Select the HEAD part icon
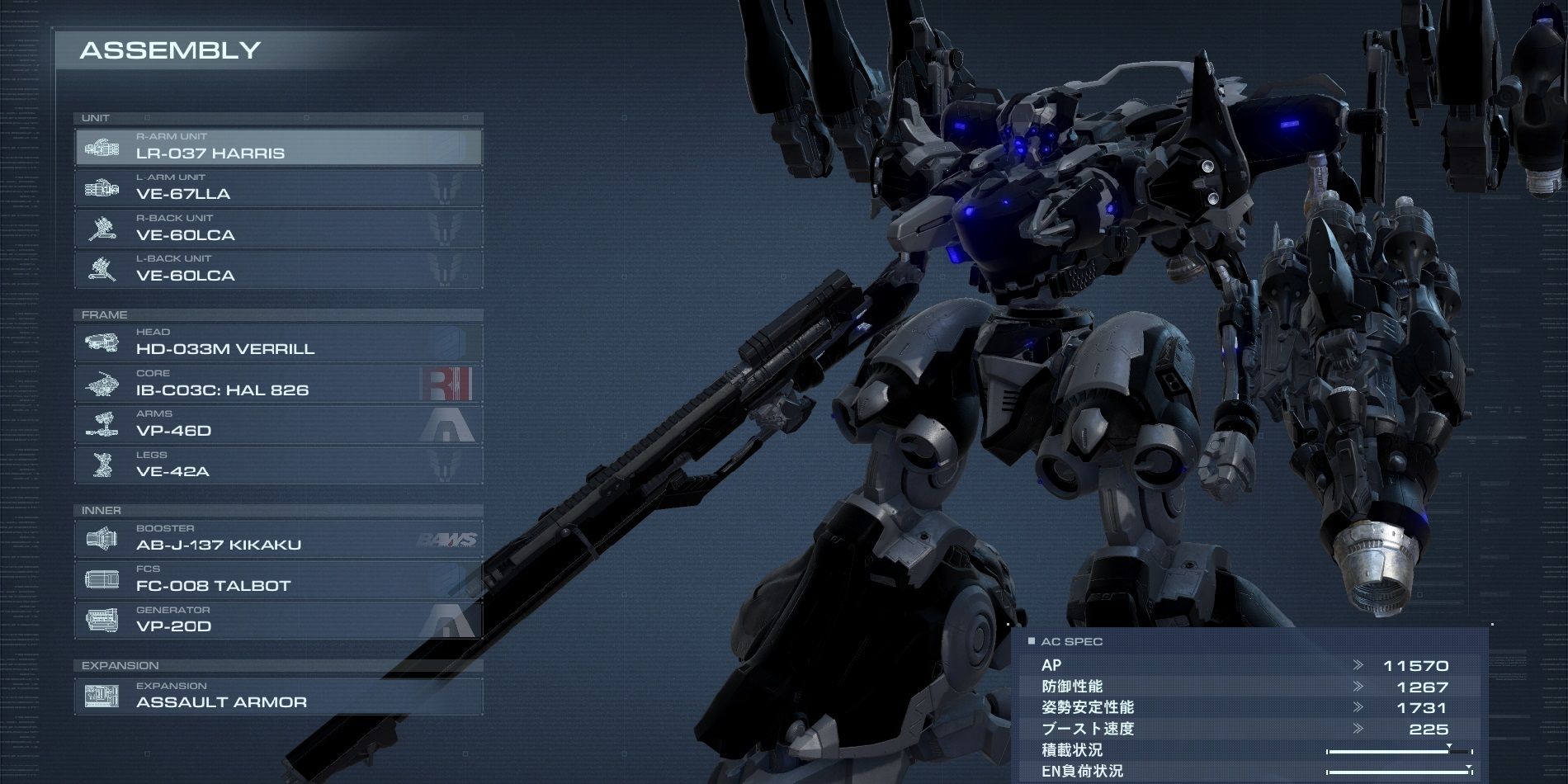This screenshot has height=784, width=1568. tap(103, 342)
